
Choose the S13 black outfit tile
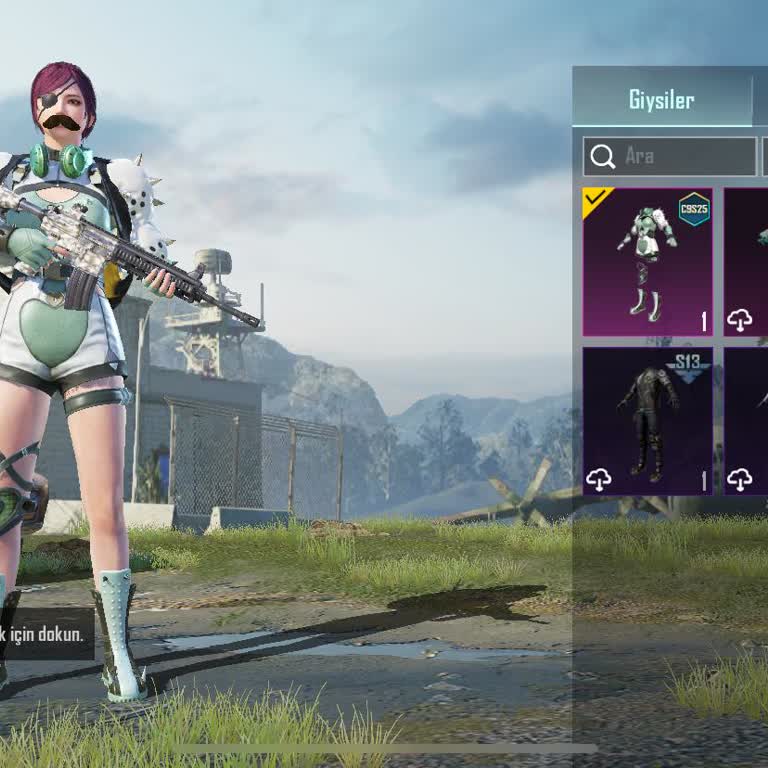(647, 420)
